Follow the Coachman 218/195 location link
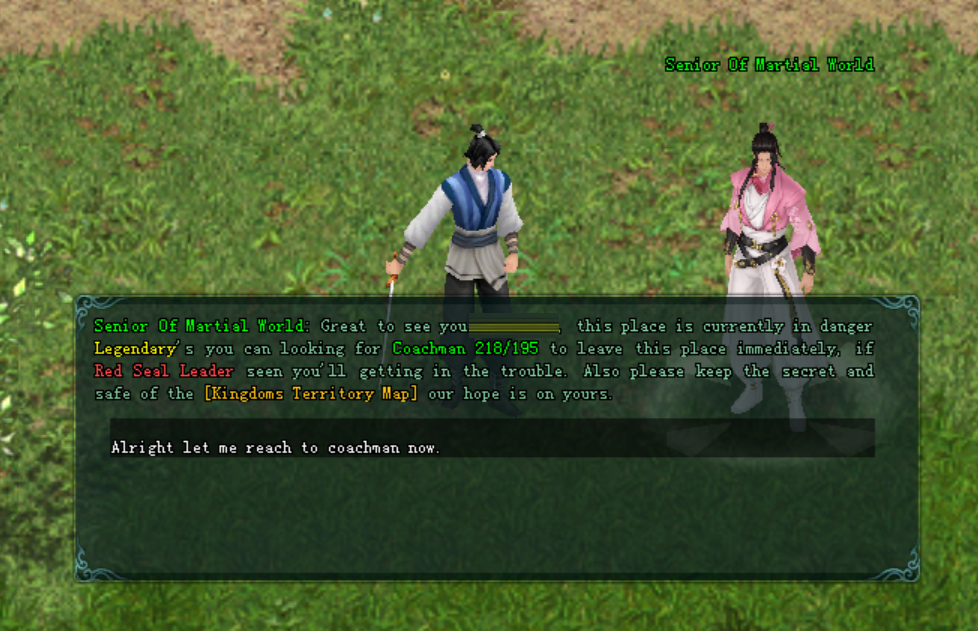Viewport: 978px width, 631px height. pos(465,348)
